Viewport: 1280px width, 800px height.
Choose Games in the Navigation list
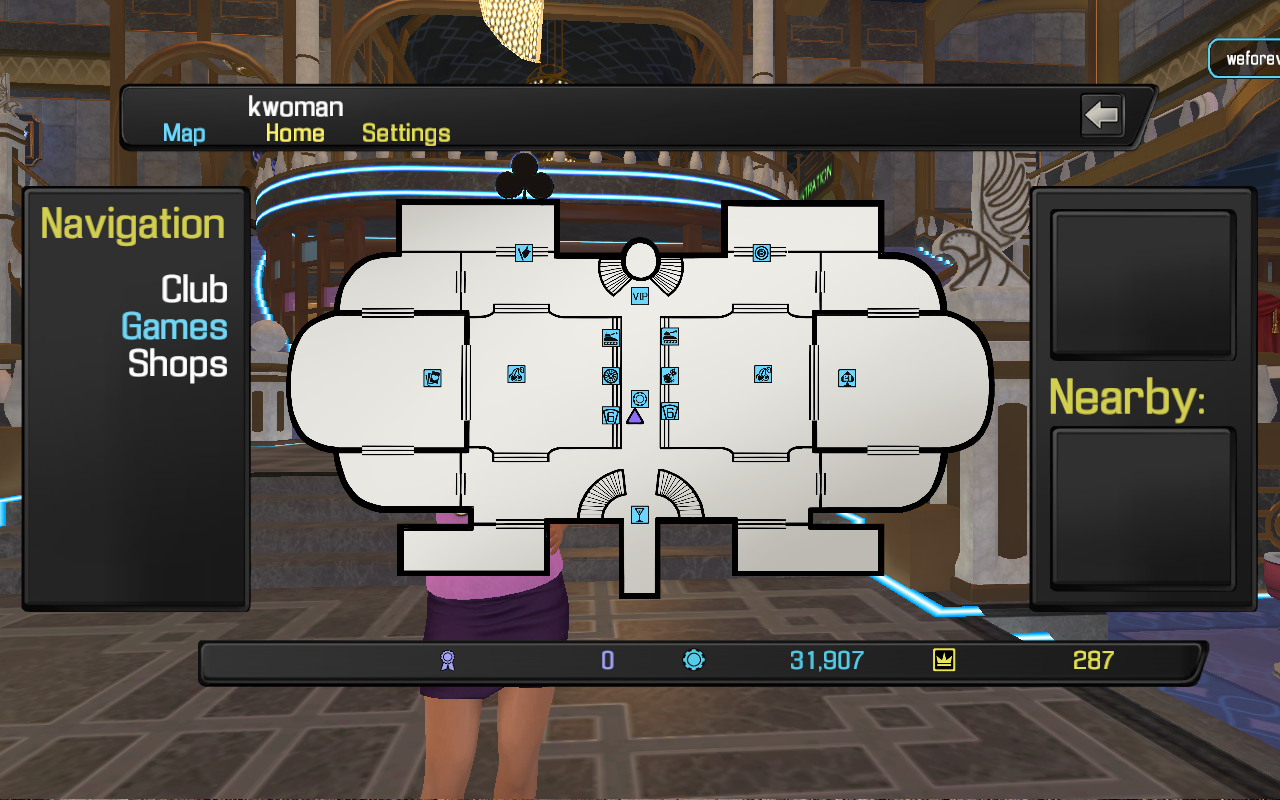click(x=175, y=326)
